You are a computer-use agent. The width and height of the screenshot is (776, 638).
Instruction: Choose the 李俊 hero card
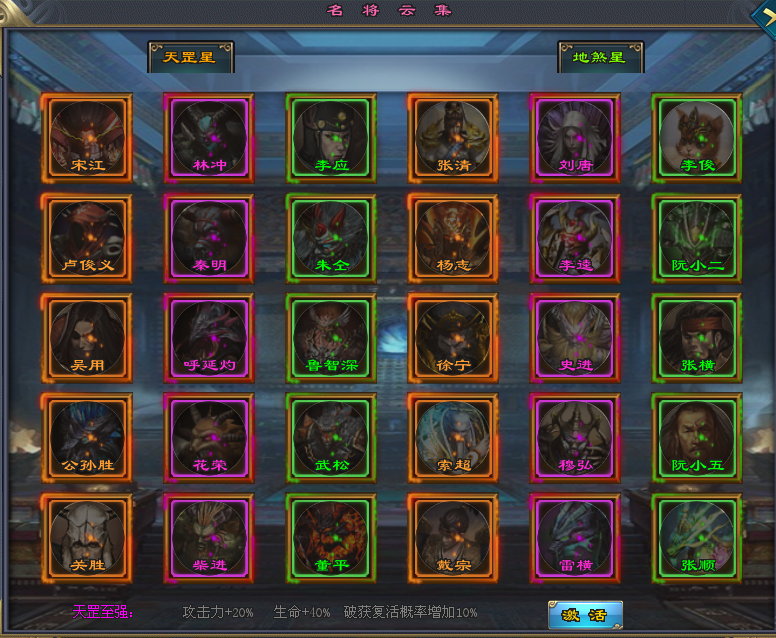coord(697,138)
